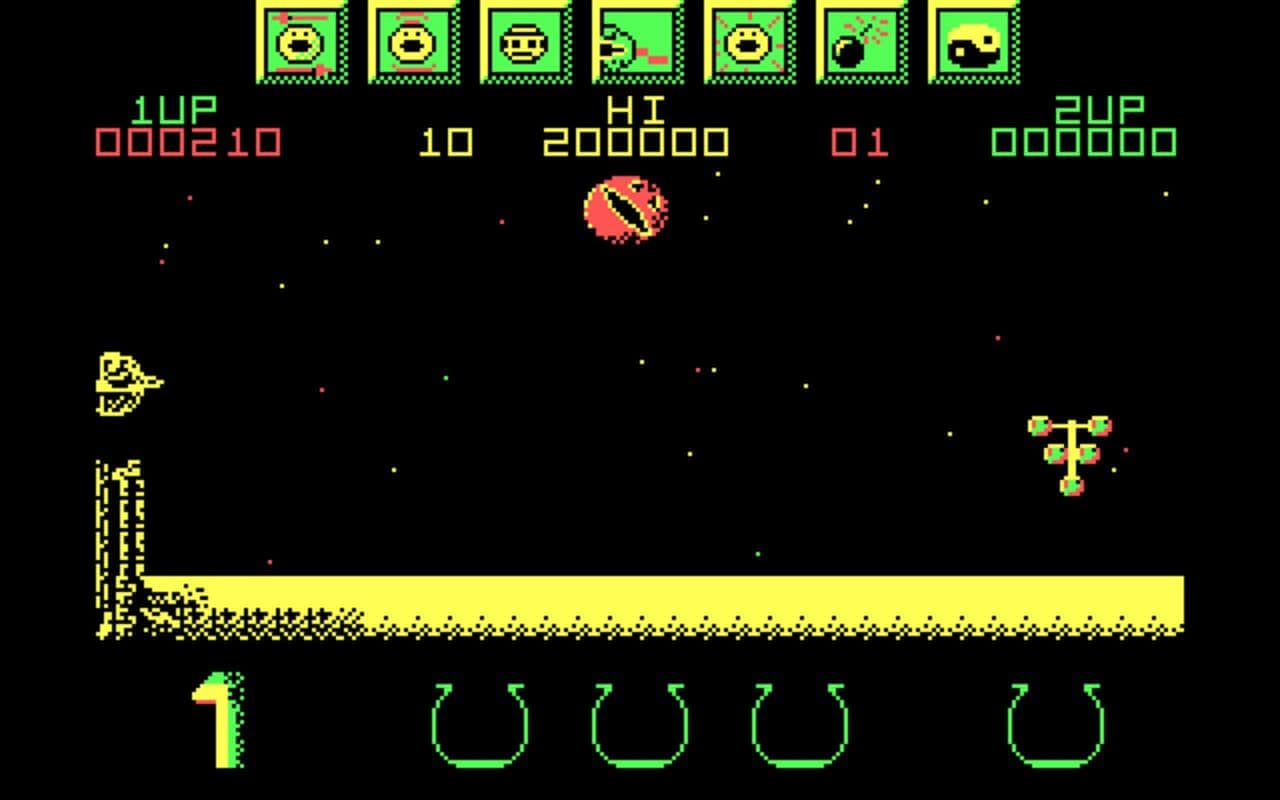Select the smart bomb icon
This screenshot has height=800, width=1280.
pyautogui.click(x=860, y=42)
